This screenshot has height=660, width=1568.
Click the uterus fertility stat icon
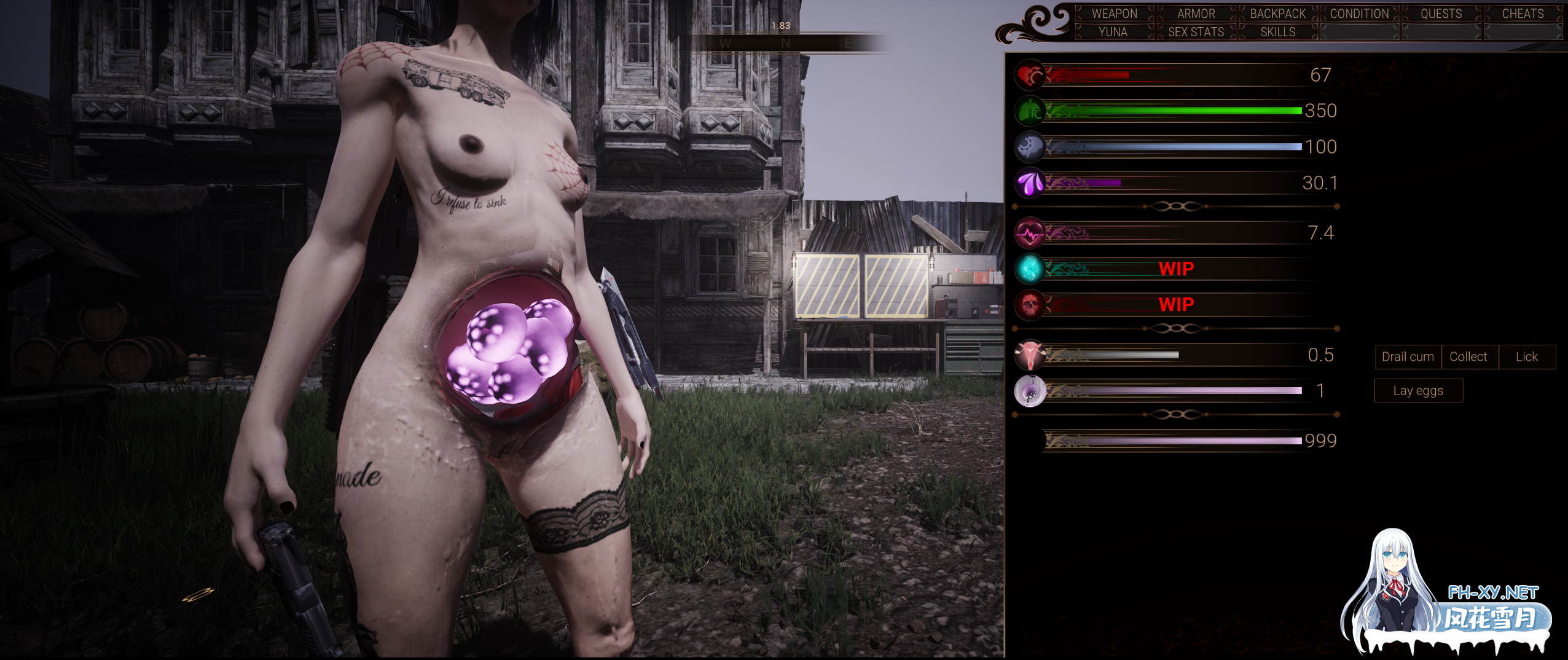click(1031, 355)
